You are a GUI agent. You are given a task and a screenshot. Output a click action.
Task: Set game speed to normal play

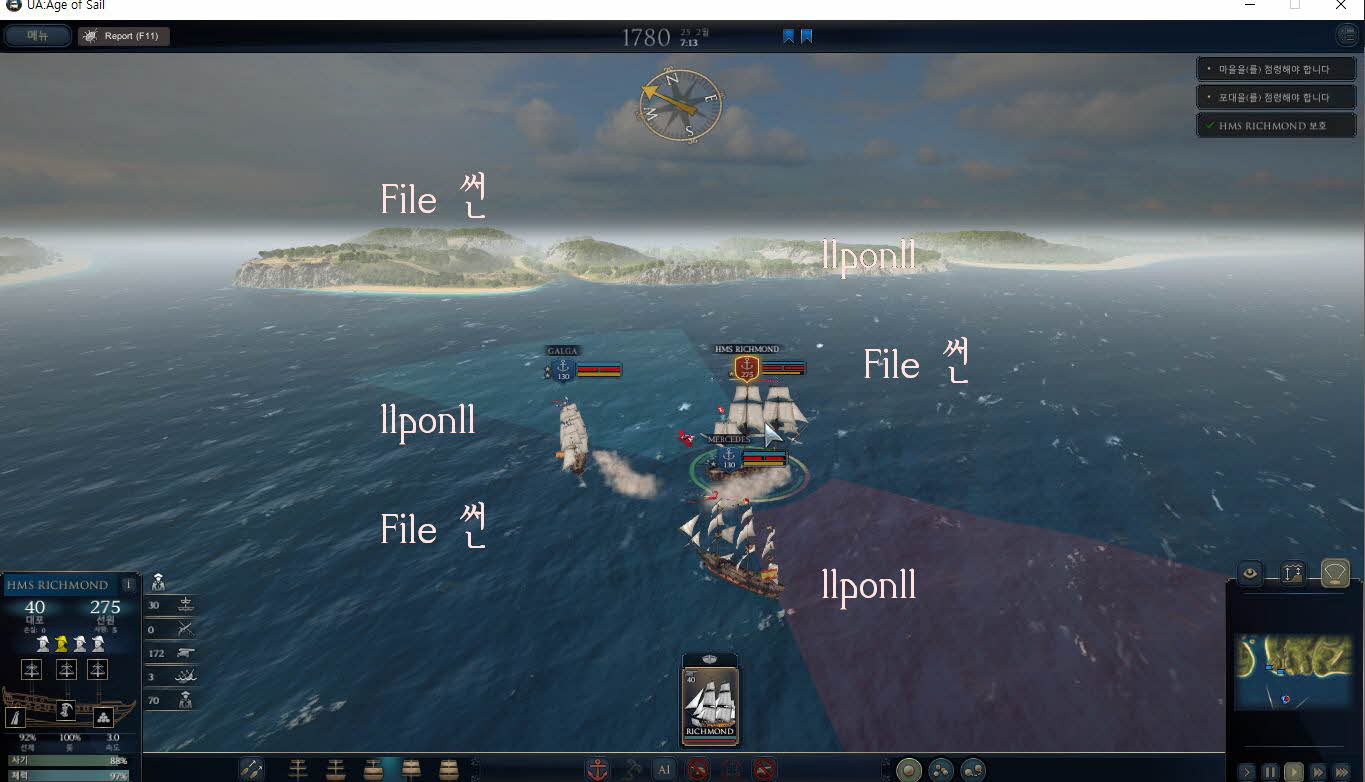coord(1294,772)
